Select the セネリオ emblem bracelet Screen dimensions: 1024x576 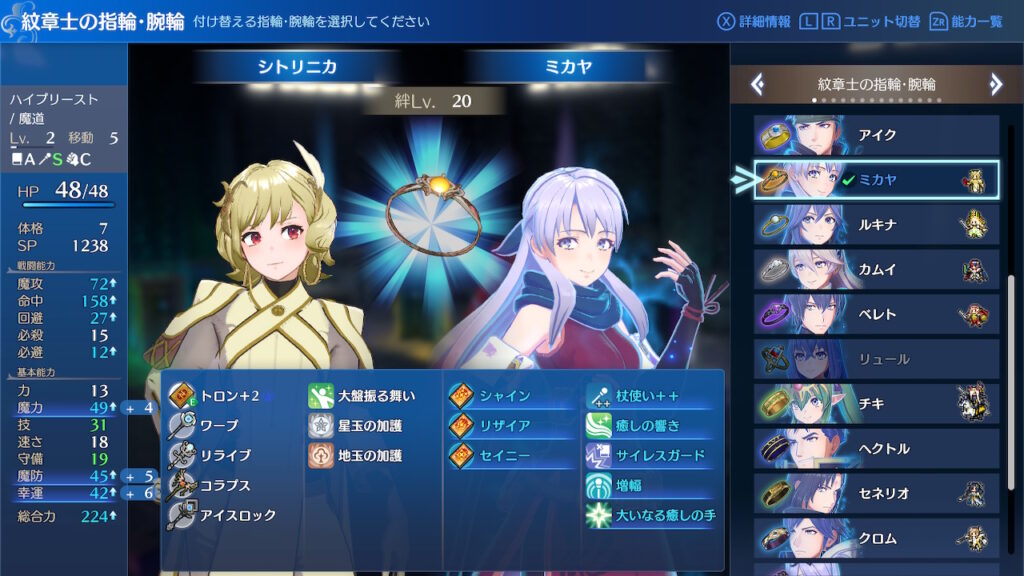coord(876,494)
